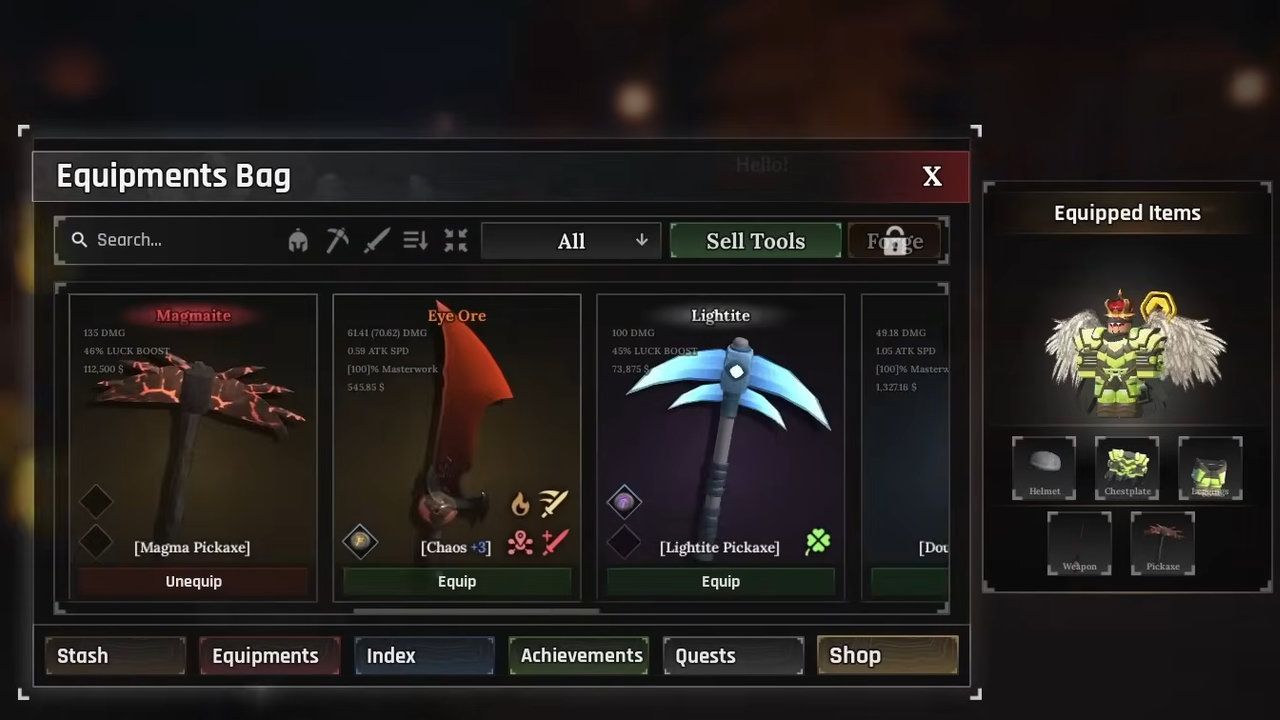Switch to the Equipments tab
The image size is (1280, 720).
tap(269, 656)
